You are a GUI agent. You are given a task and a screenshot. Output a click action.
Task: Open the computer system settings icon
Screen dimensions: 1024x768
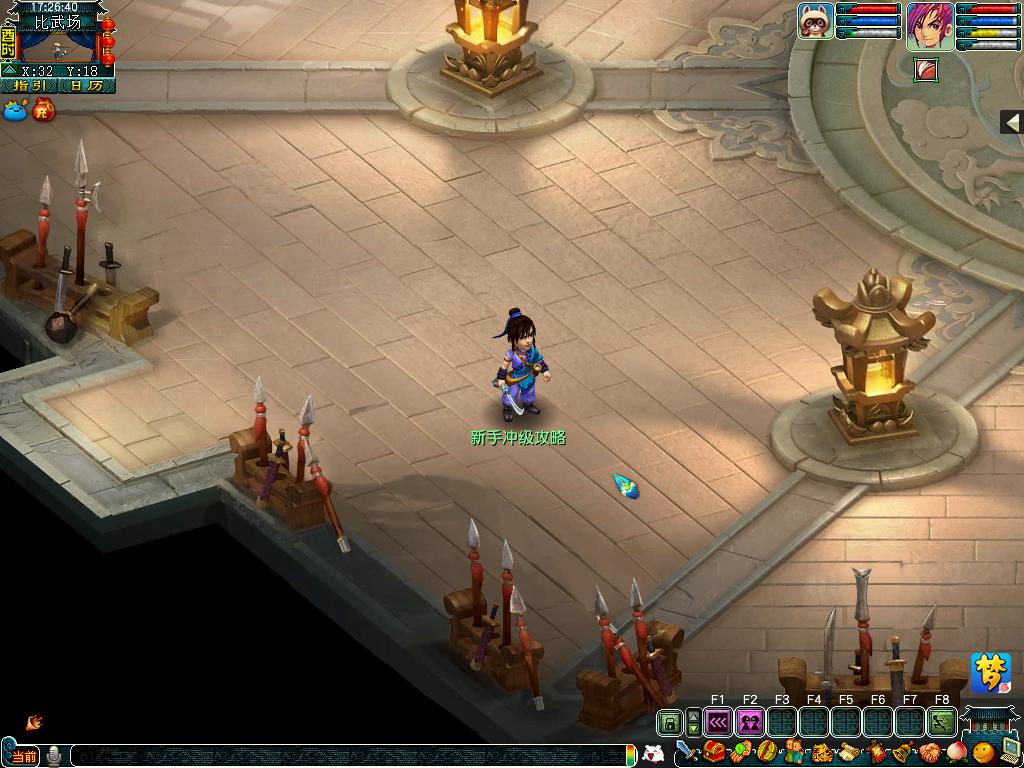coord(1009,752)
